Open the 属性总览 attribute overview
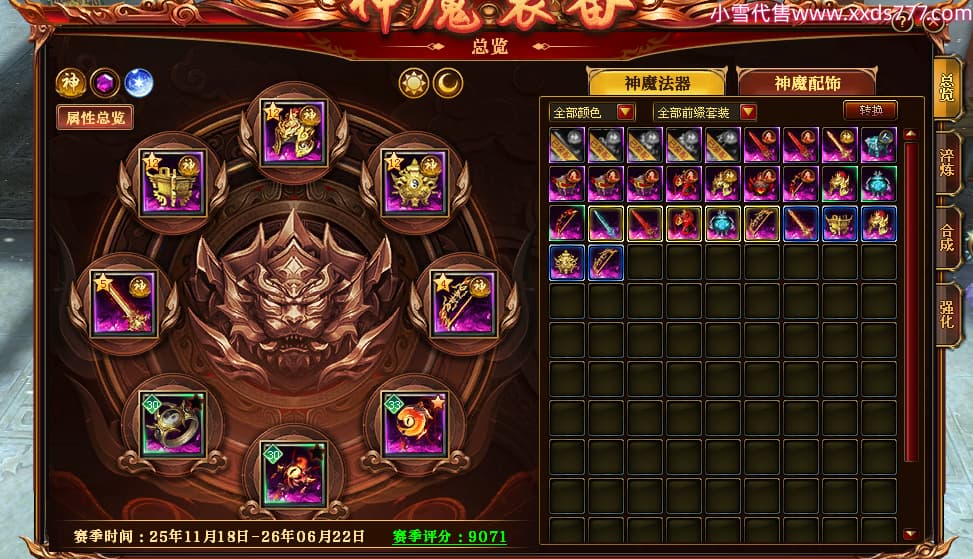The width and height of the screenshot is (973, 559). [x=95, y=117]
